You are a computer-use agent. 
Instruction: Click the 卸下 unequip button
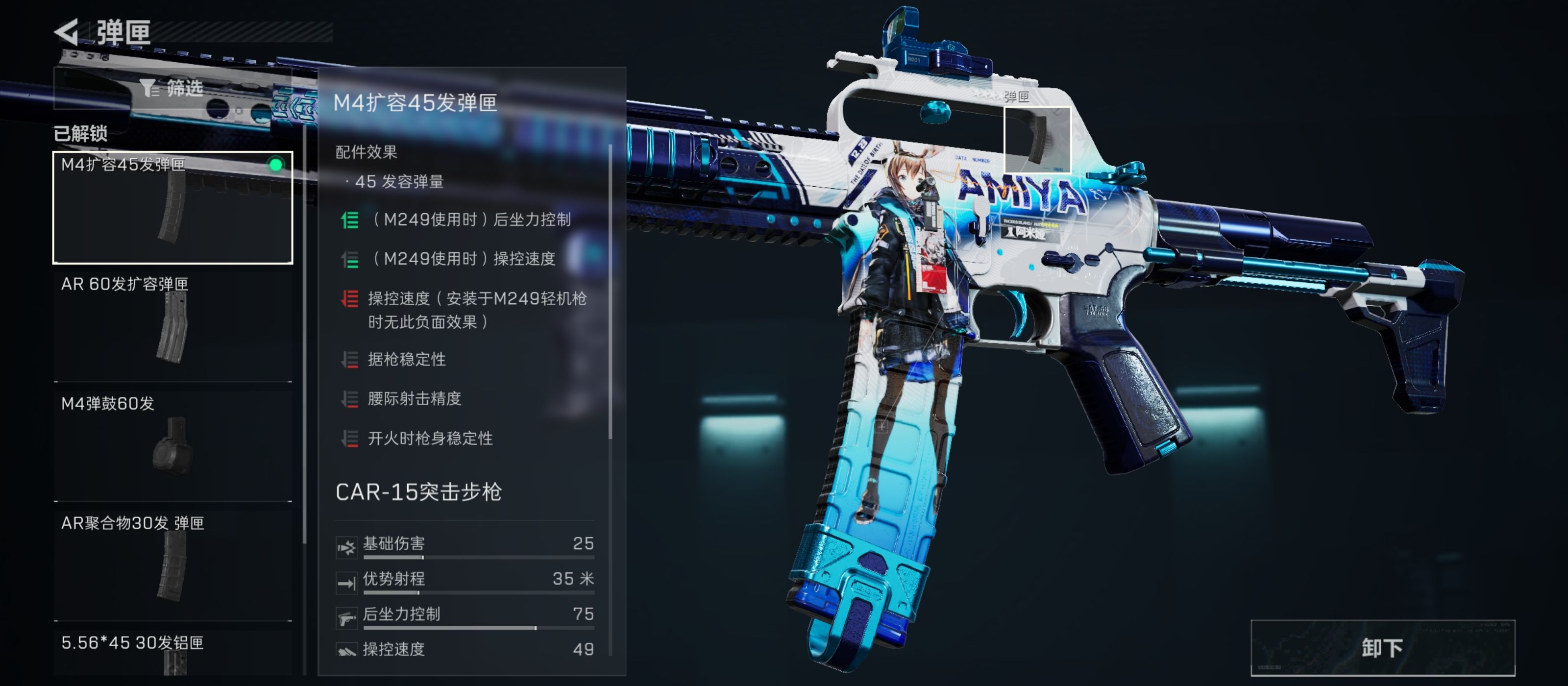[x=1382, y=648]
